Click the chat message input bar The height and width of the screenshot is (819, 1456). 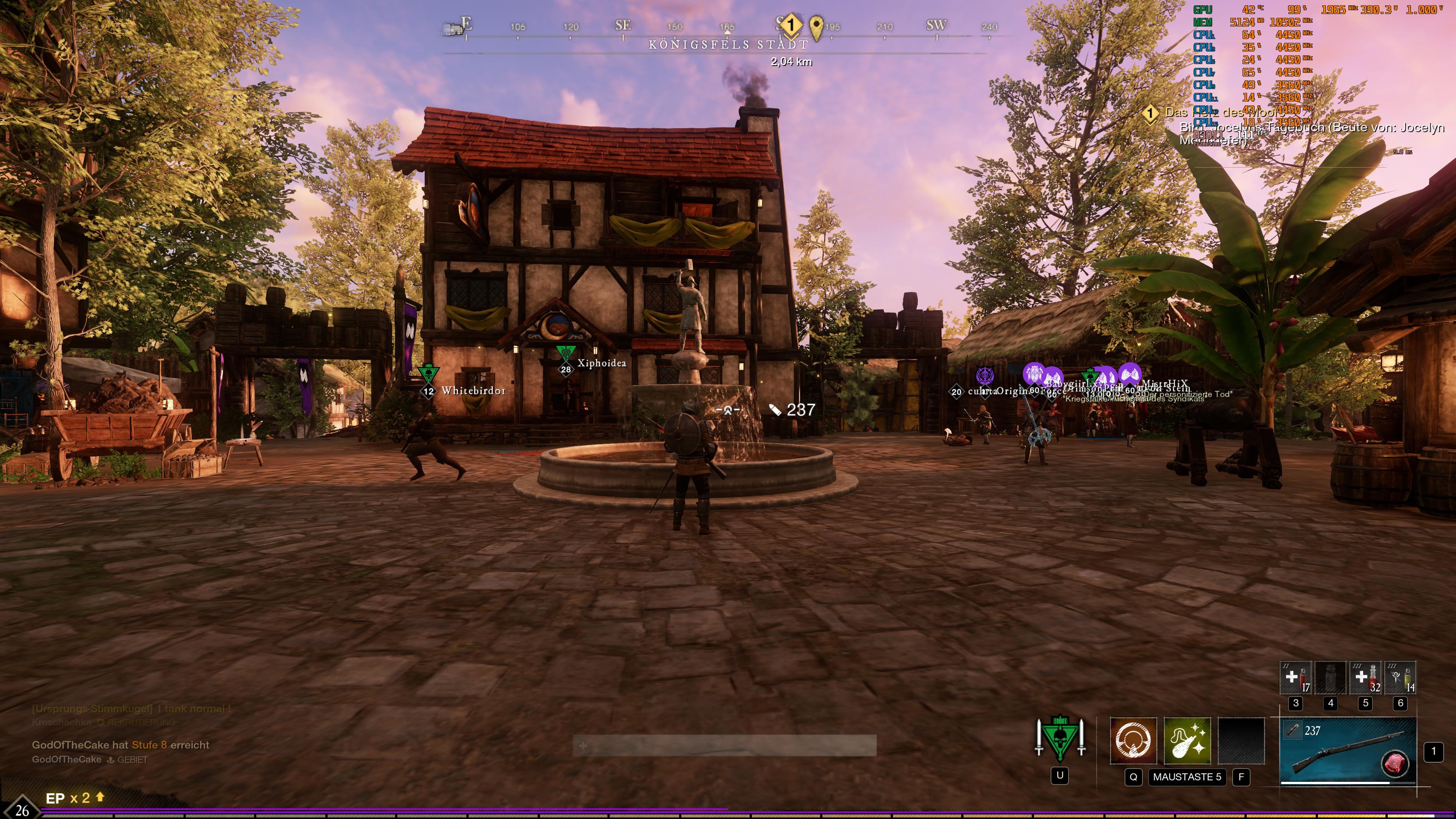pyautogui.click(x=725, y=745)
